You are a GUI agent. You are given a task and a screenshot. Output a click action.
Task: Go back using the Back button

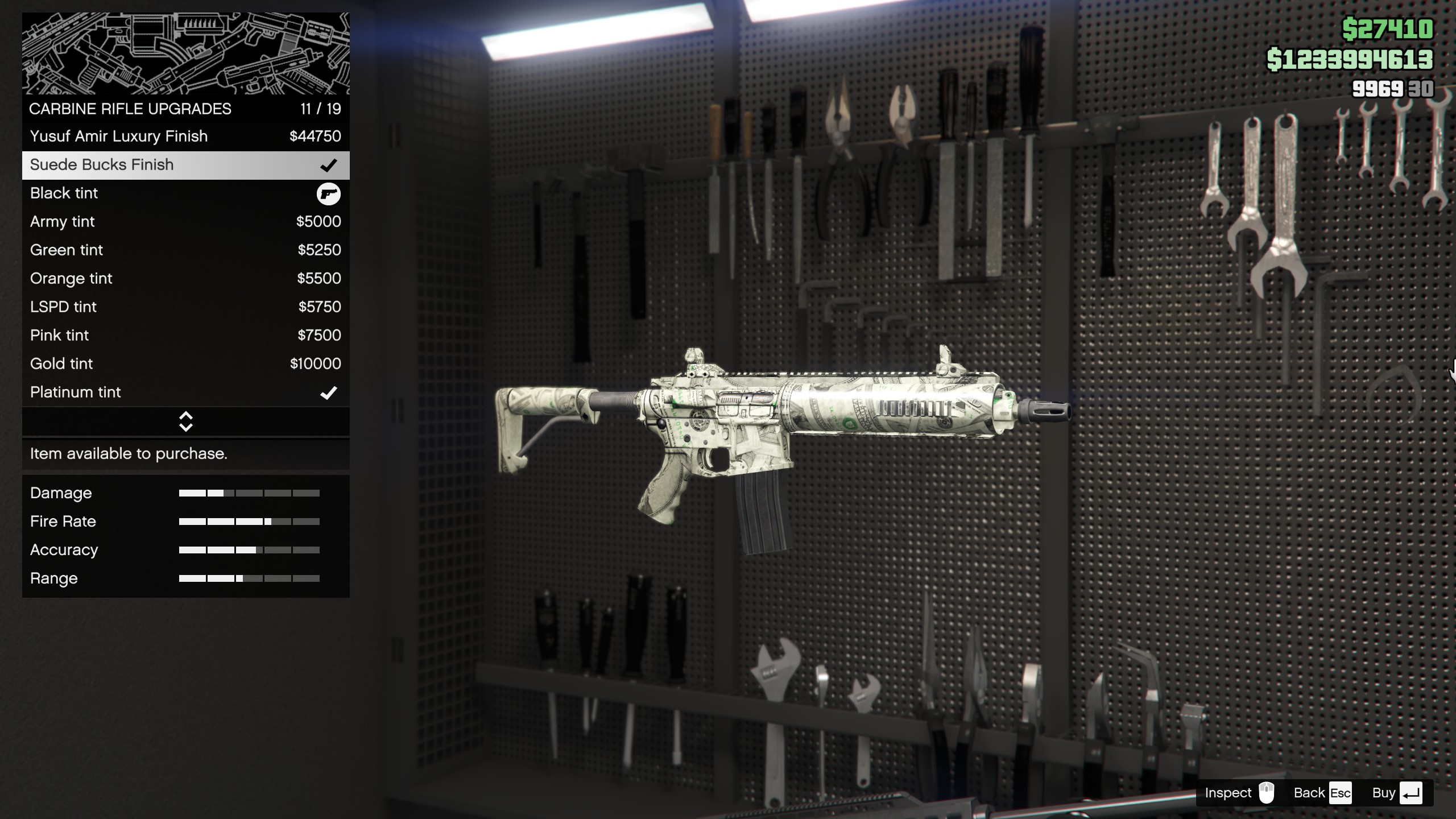[x=1322, y=793]
